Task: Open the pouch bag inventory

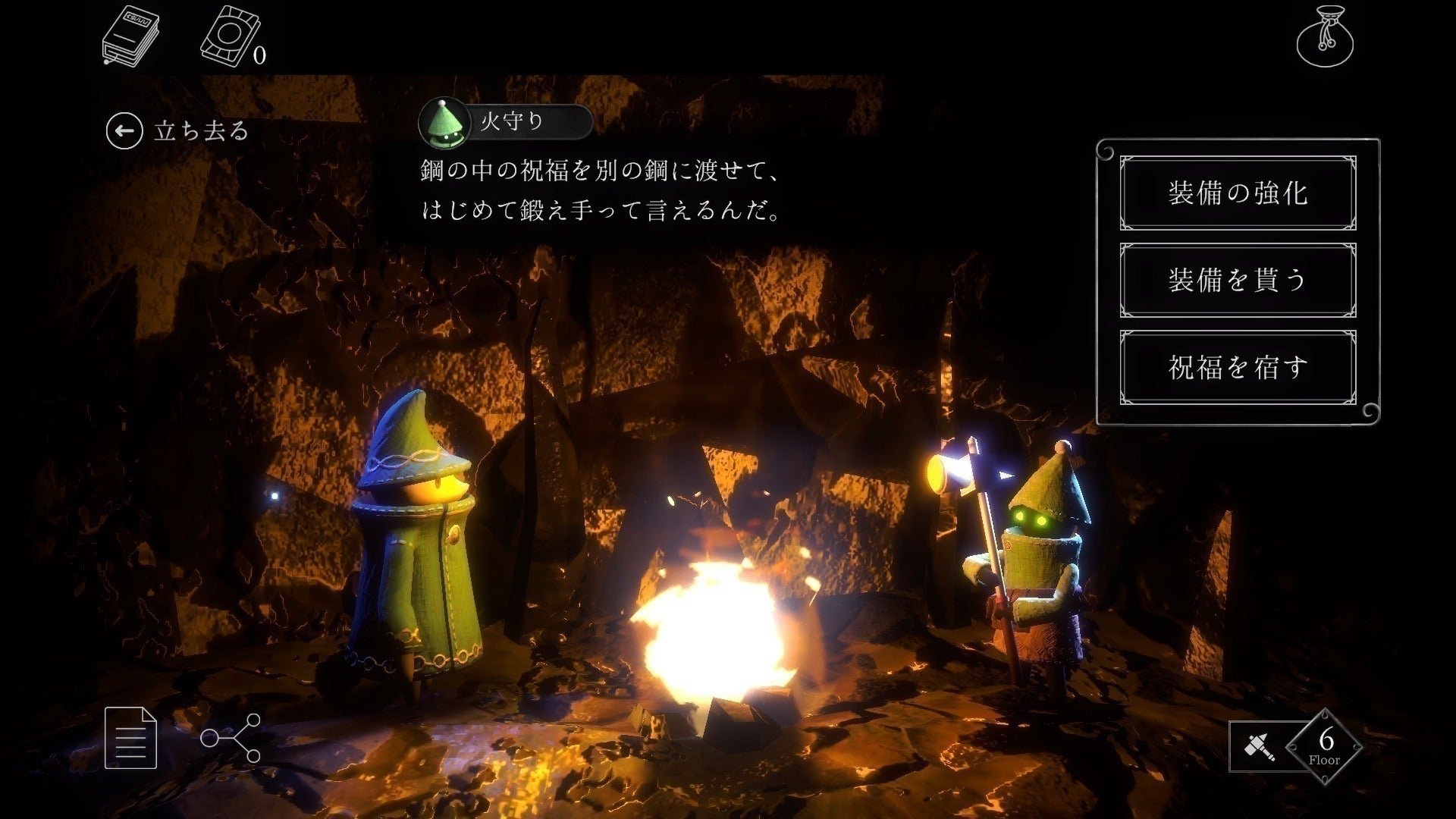Action: click(1325, 36)
